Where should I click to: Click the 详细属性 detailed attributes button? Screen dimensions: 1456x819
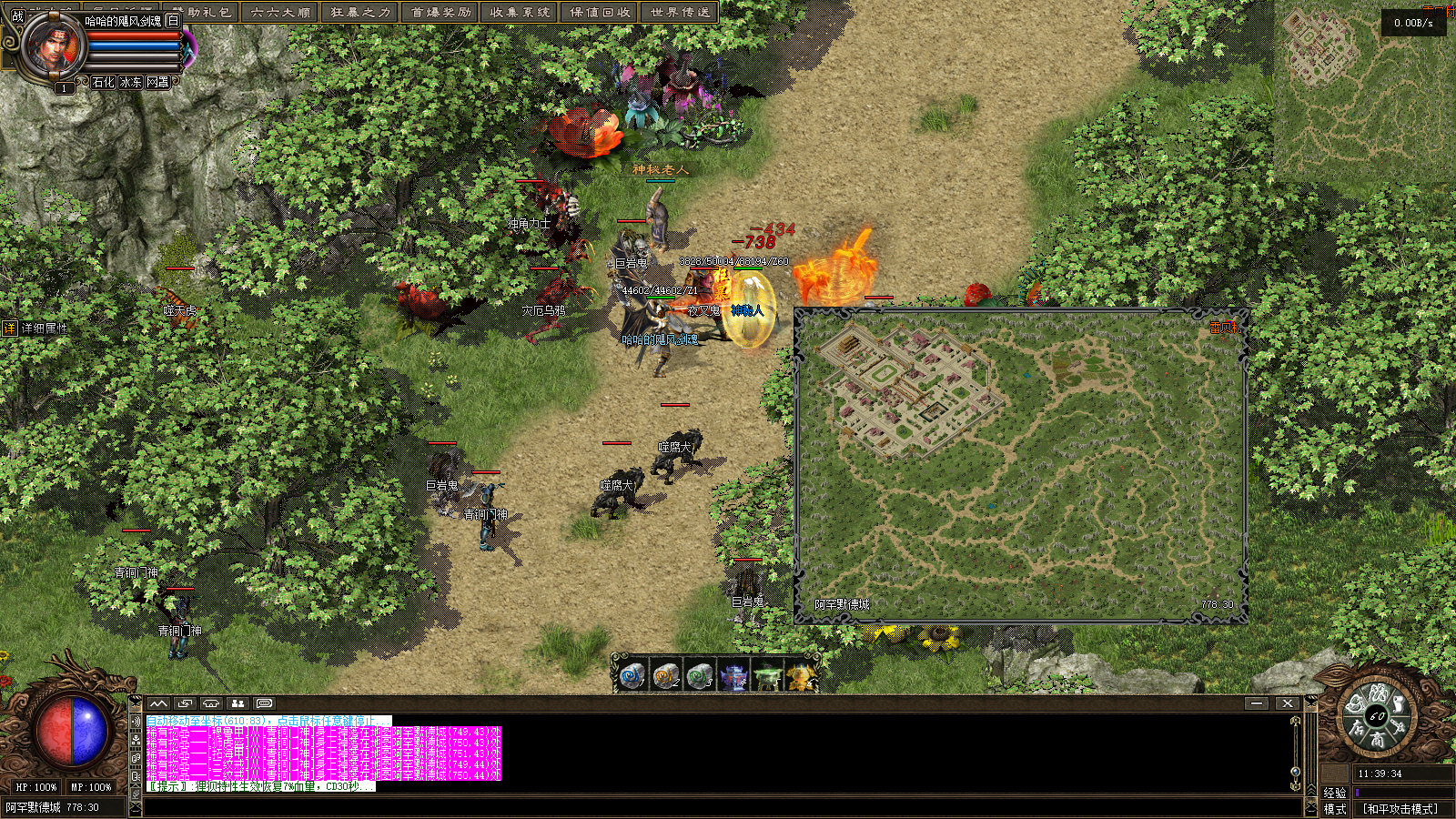[x=36, y=329]
